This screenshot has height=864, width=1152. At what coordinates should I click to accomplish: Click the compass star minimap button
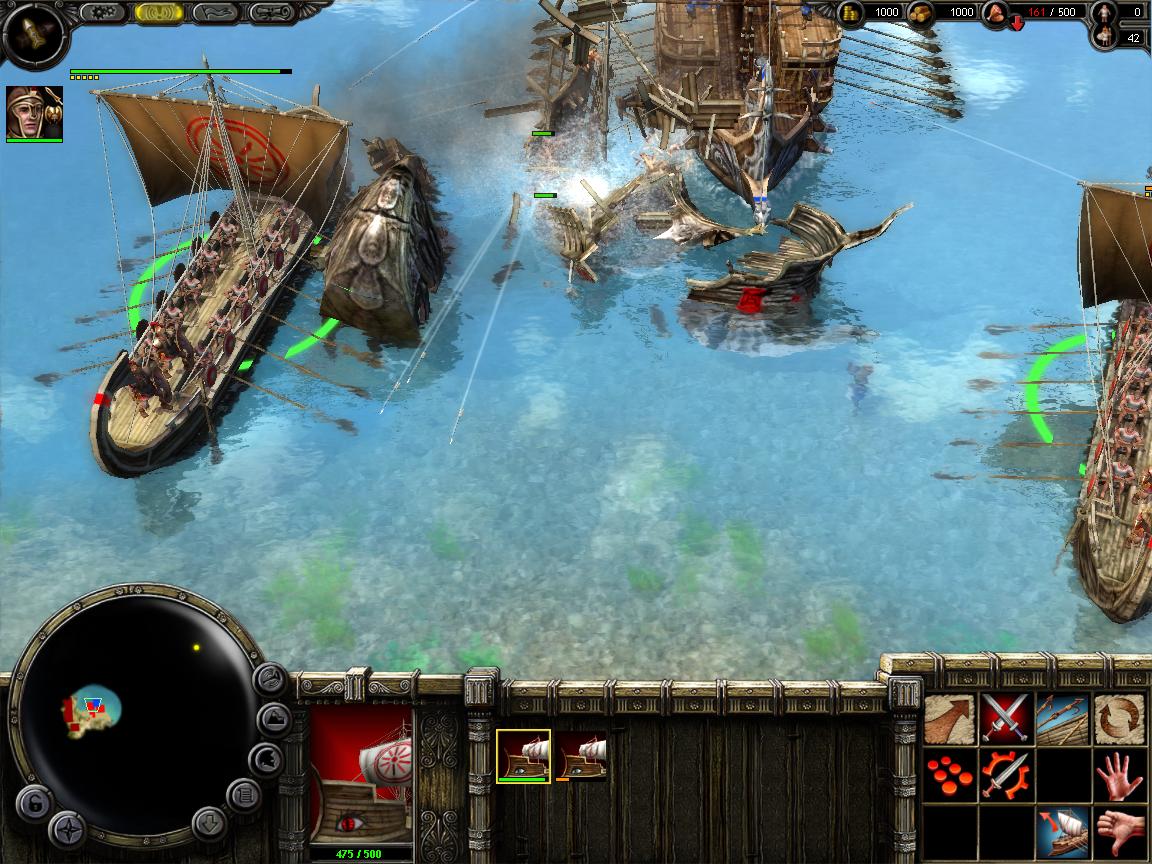(x=67, y=828)
